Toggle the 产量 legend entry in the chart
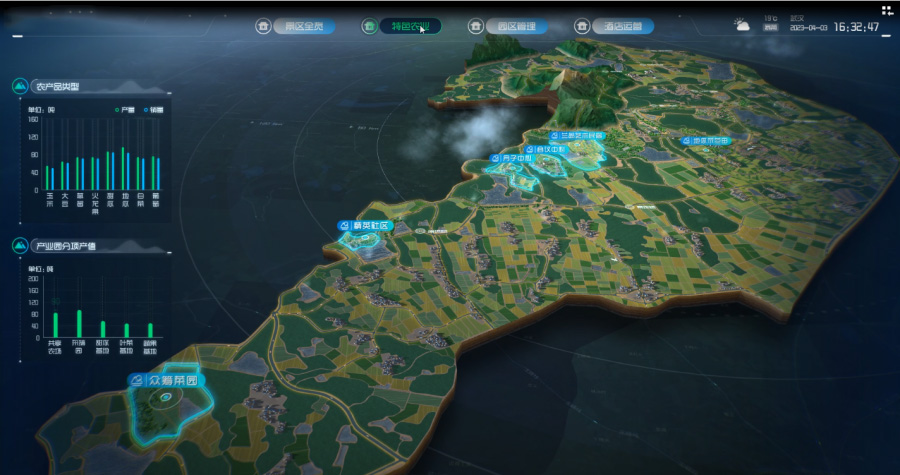The height and width of the screenshot is (475, 900). click(x=126, y=109)
